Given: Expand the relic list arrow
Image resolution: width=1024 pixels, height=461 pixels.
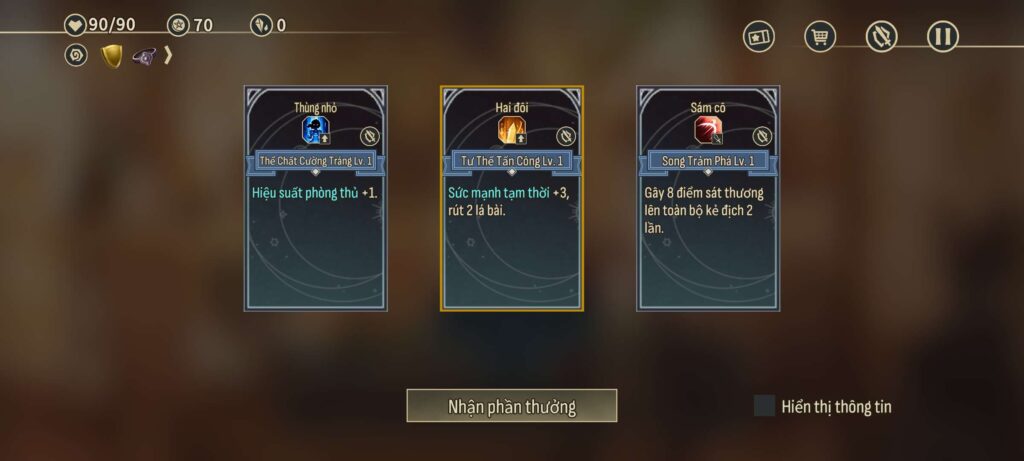Looking at the screenshot, I should [x=169, y=56].
